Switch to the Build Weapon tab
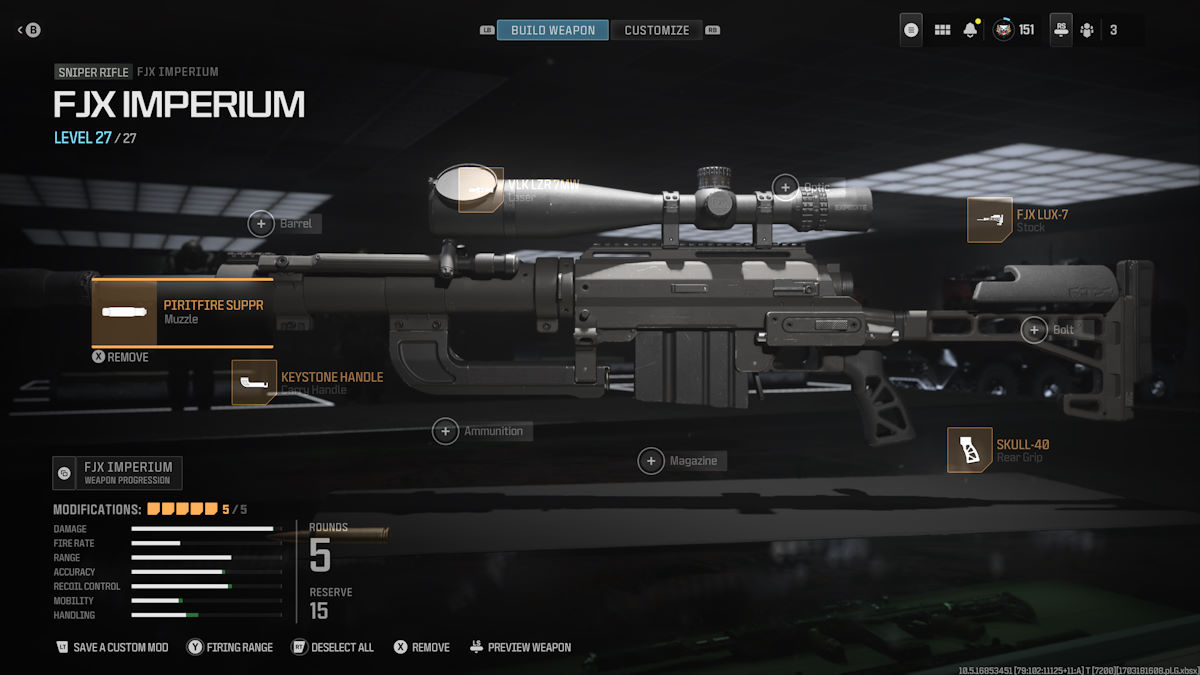The image size is (1200, 675). coord(552,30)
